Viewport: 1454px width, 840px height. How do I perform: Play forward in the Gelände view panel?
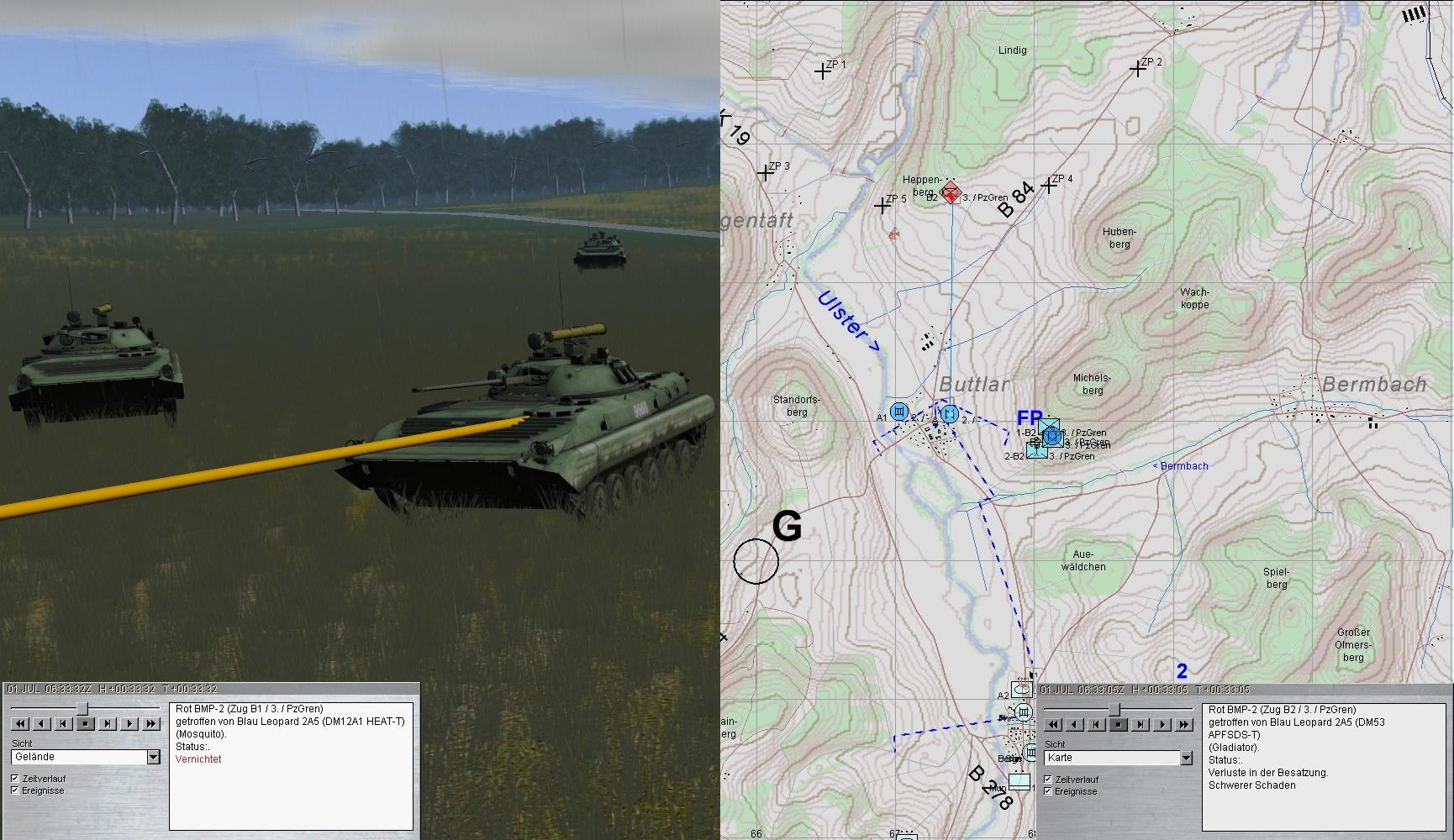point(129,724)
